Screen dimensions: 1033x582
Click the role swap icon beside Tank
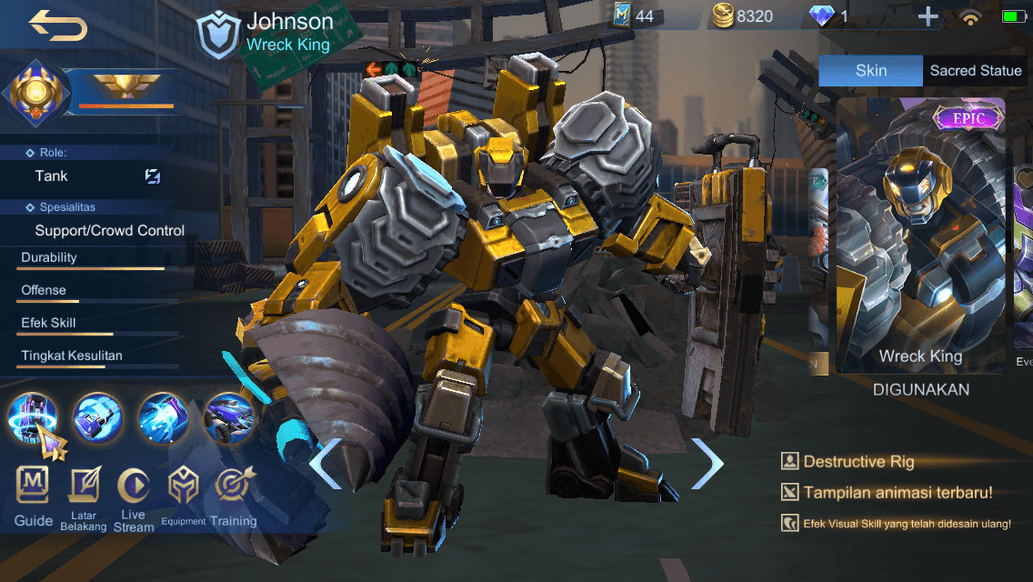click(x=152, y=176)
